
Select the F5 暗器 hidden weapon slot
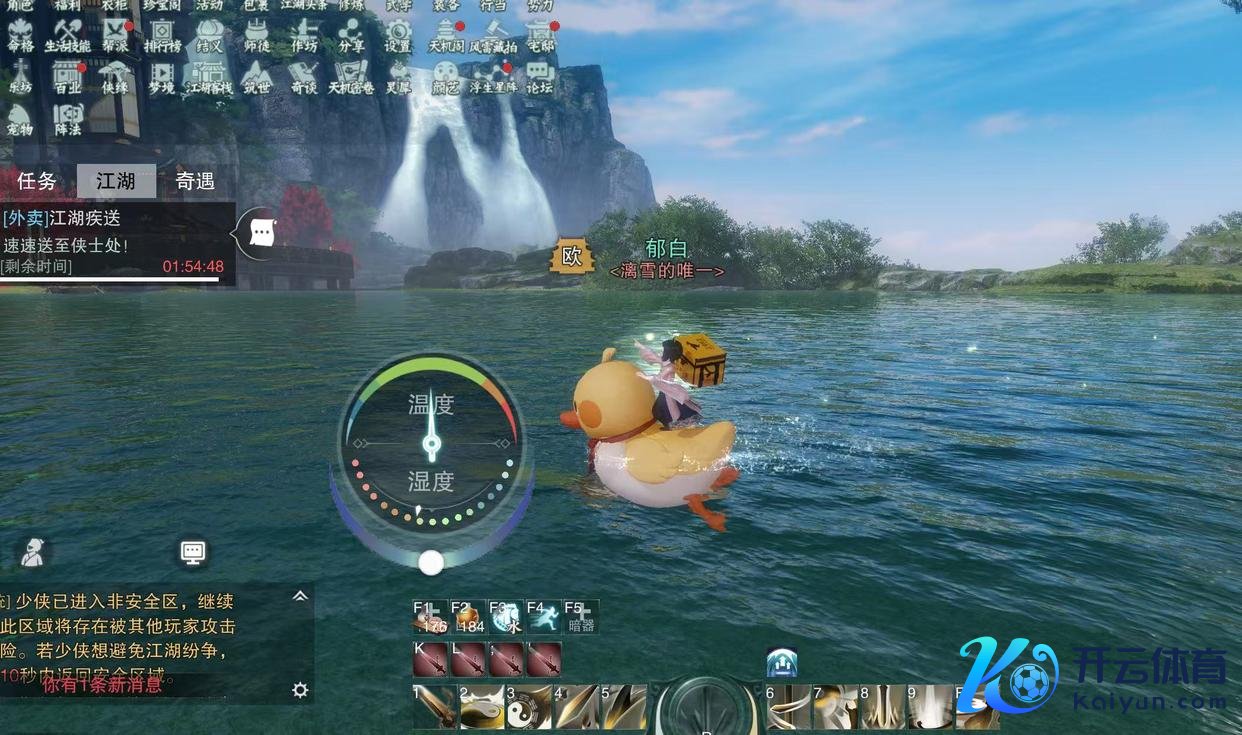click(581, 616)
